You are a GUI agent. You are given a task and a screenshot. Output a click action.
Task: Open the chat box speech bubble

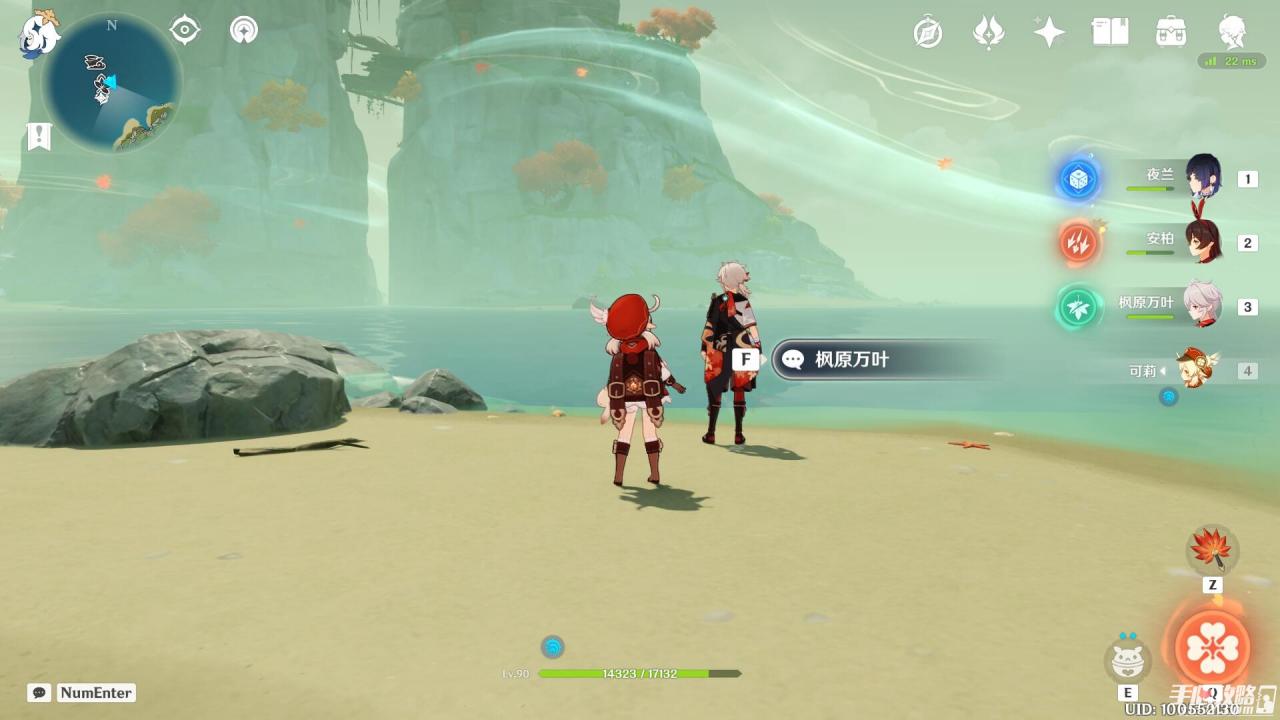pos(39,693)
